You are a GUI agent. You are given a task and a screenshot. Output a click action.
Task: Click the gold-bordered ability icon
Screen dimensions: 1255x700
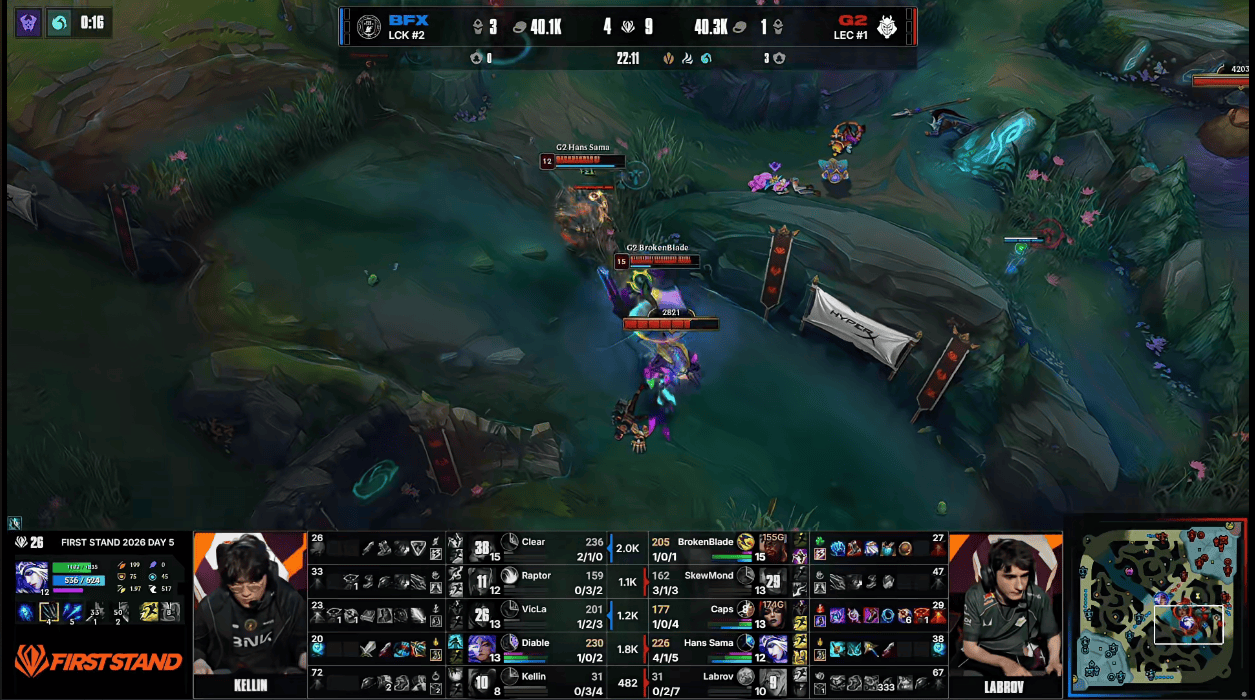(x=49, y=611)
